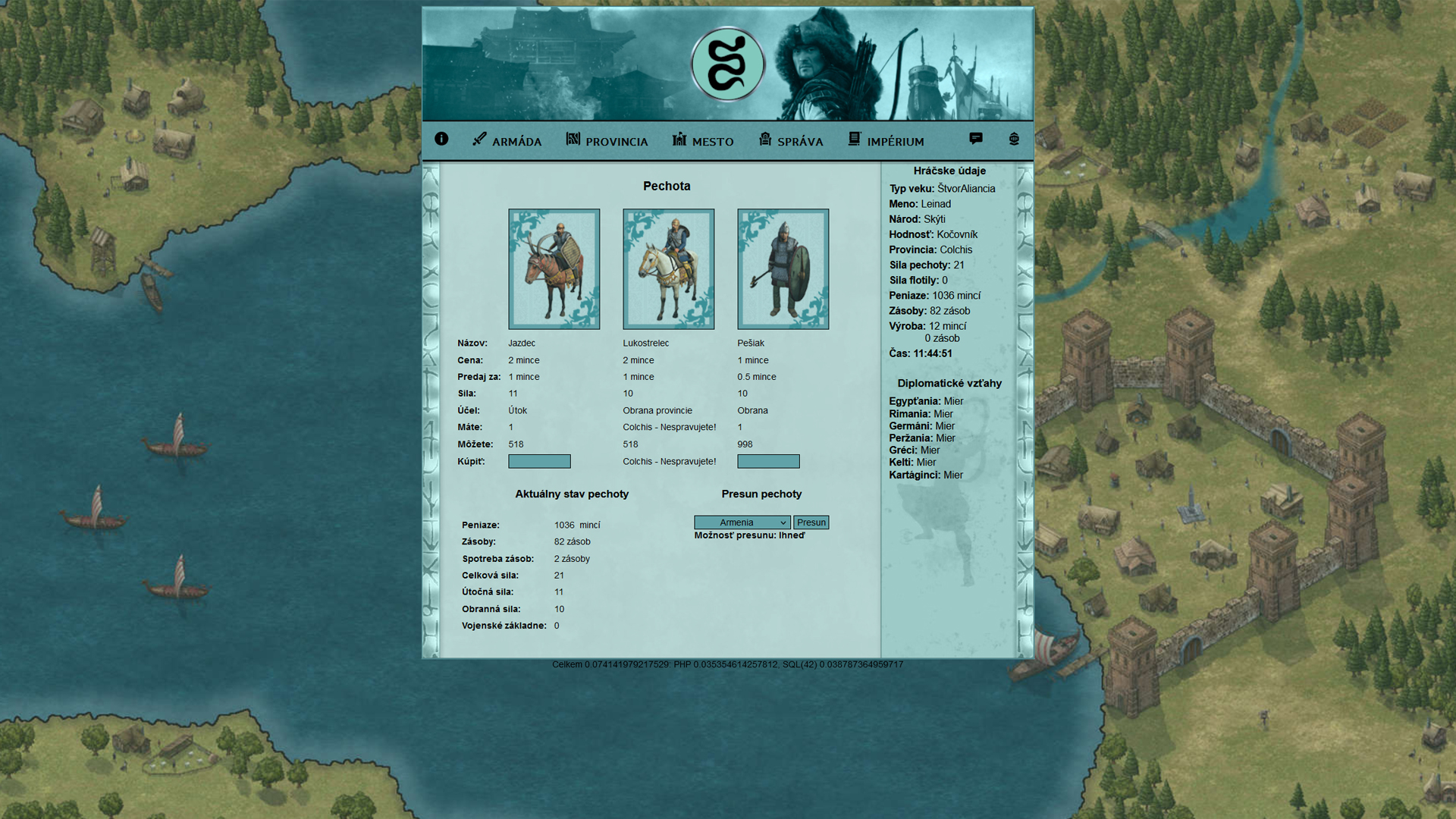Click the globe icon in the navbar

pos(1014,139)
